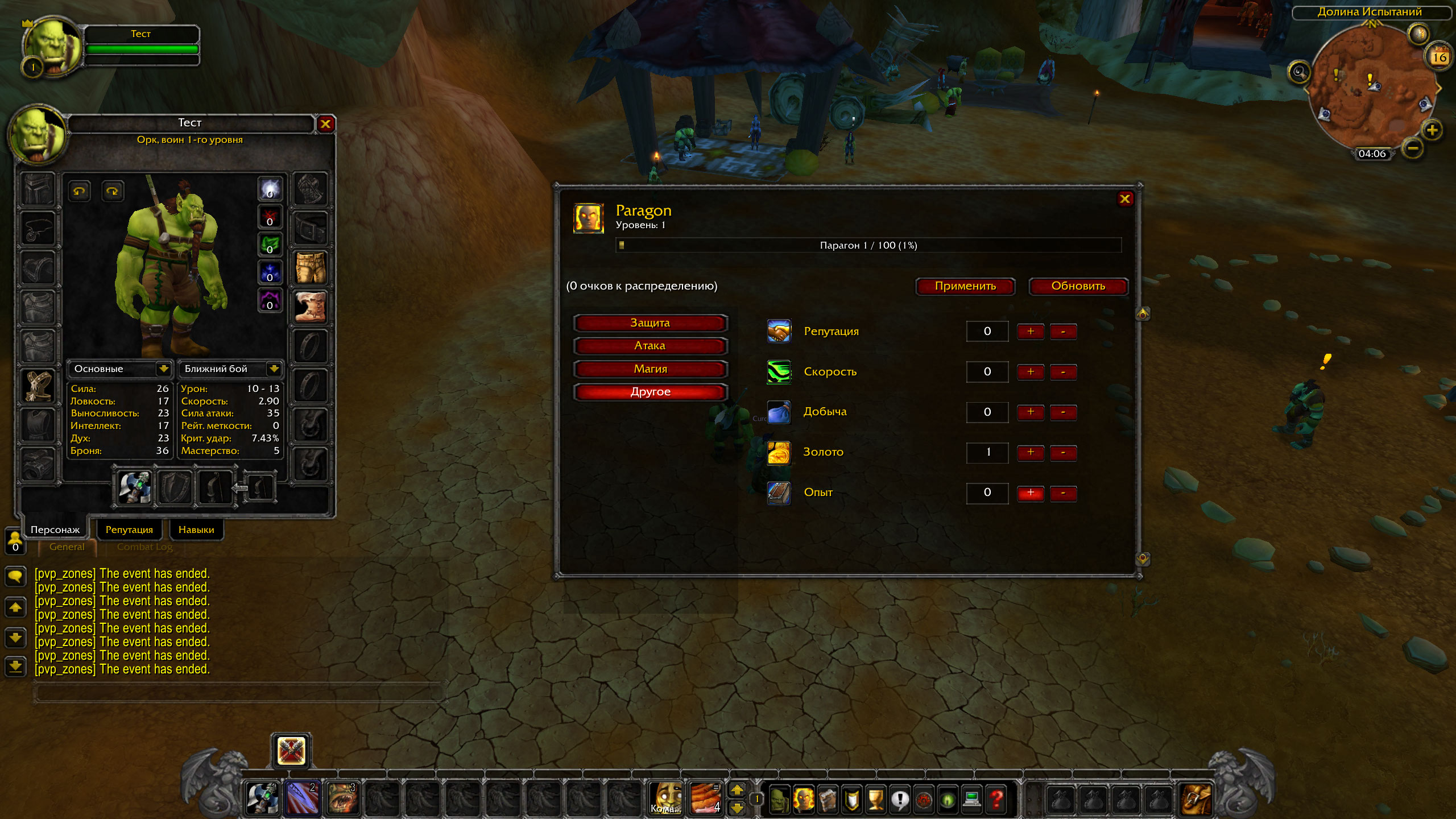The width and height of the screenshot is (1456, 819).
Task: Click the Применить button
Action: tap(965, 286)
